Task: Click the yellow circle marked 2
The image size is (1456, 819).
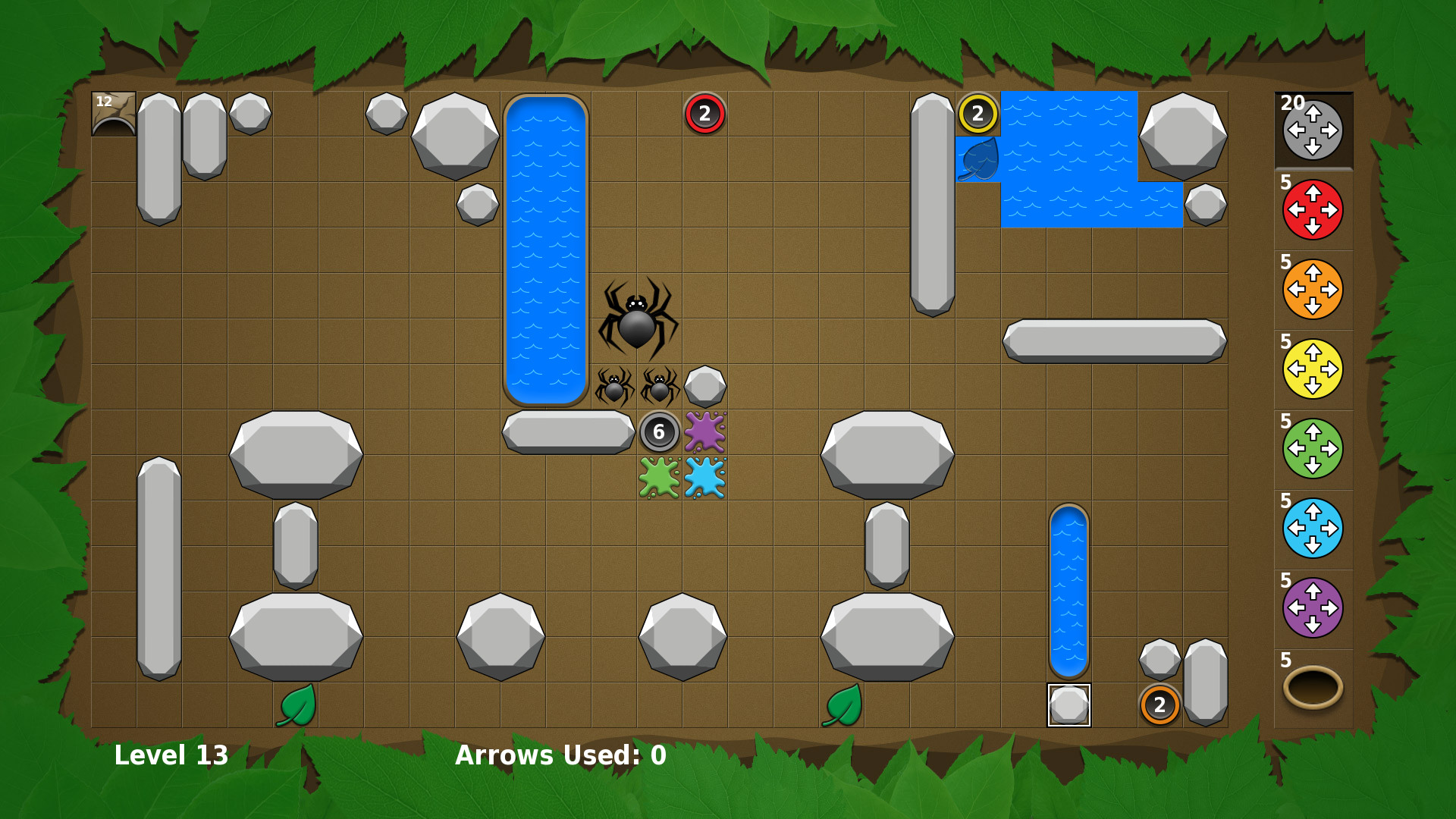Action: [978, 114]
